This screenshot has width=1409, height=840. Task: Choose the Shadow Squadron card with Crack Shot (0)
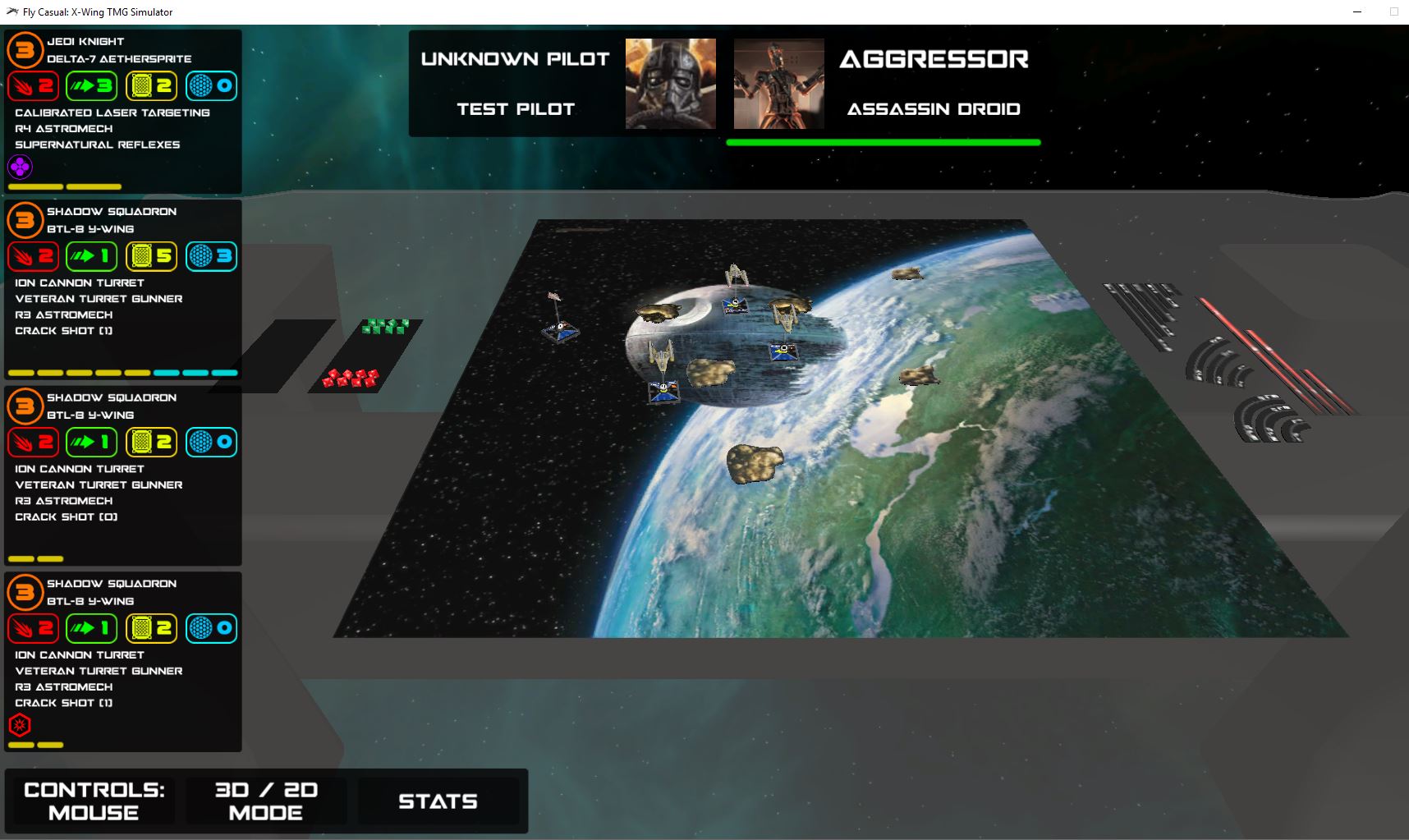(x=123, y=475)
